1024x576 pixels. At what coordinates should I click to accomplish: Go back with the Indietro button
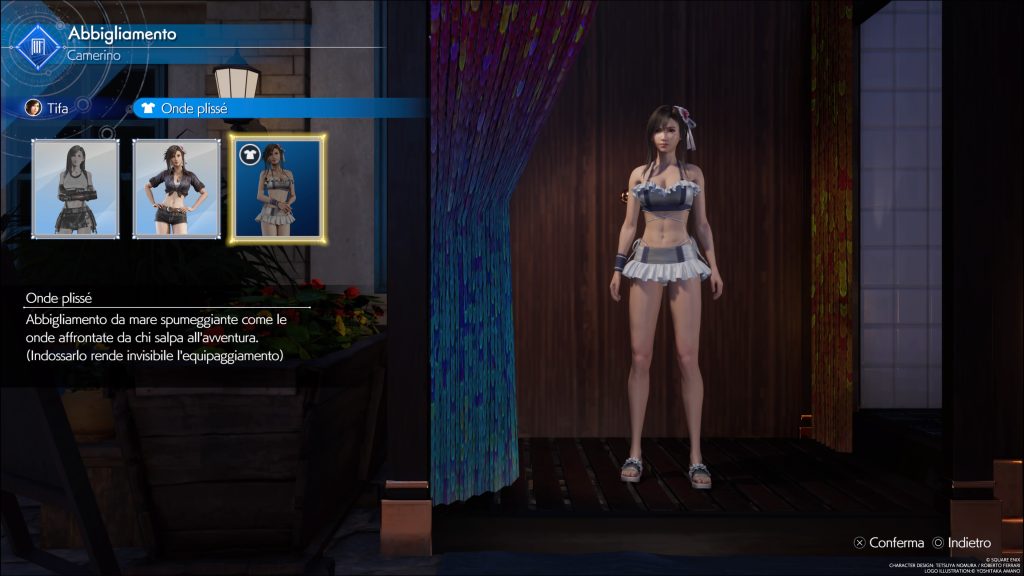962,543
